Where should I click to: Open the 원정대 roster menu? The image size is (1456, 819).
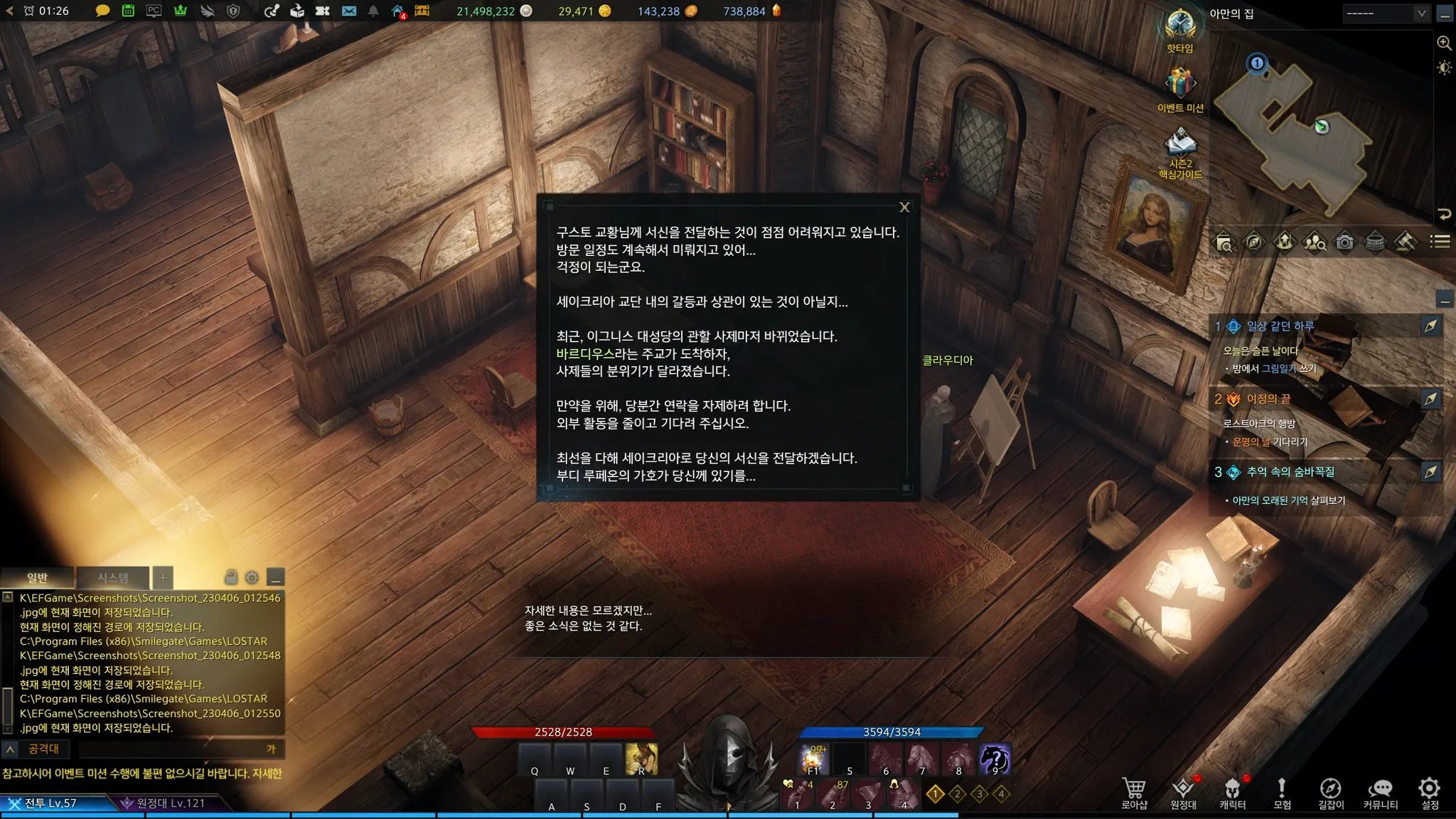(1183, 792)
